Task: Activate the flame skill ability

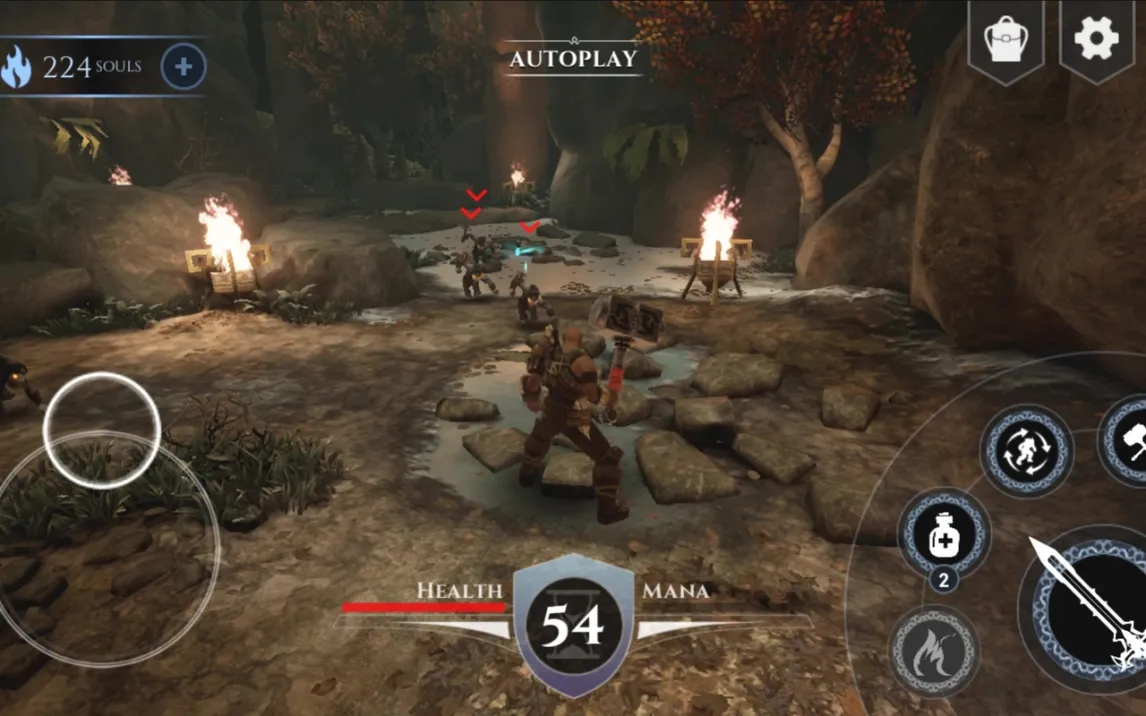Action: click(933, 650)
